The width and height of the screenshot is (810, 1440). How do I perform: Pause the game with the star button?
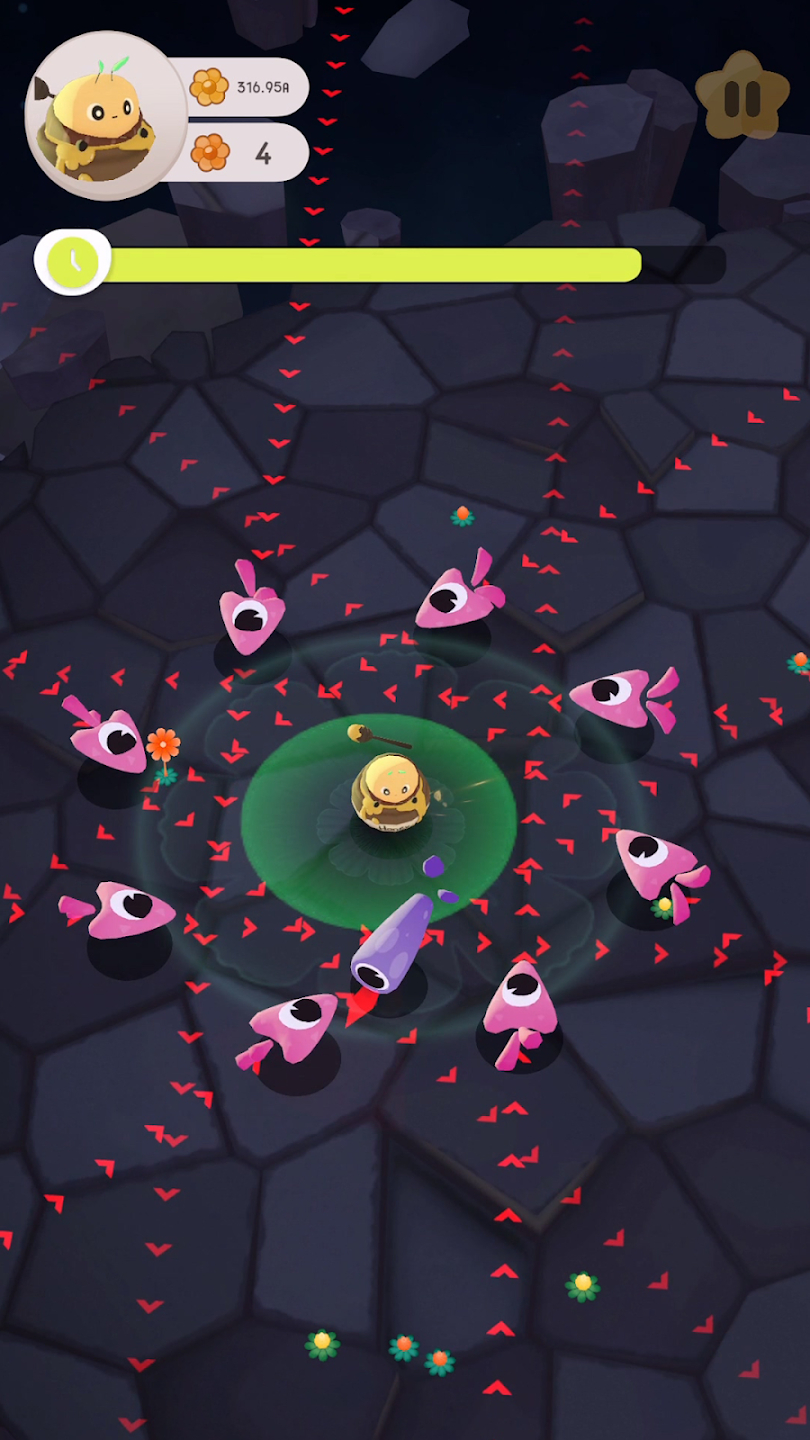click(742, 97)
